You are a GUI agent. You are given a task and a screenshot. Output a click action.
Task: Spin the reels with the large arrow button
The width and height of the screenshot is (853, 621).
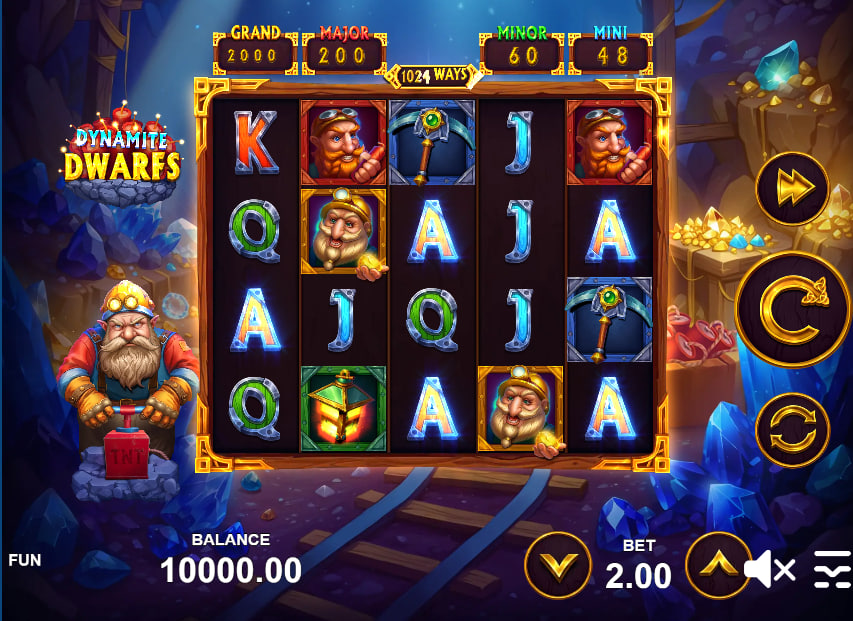pyautogui.click(x=792, y=309)
